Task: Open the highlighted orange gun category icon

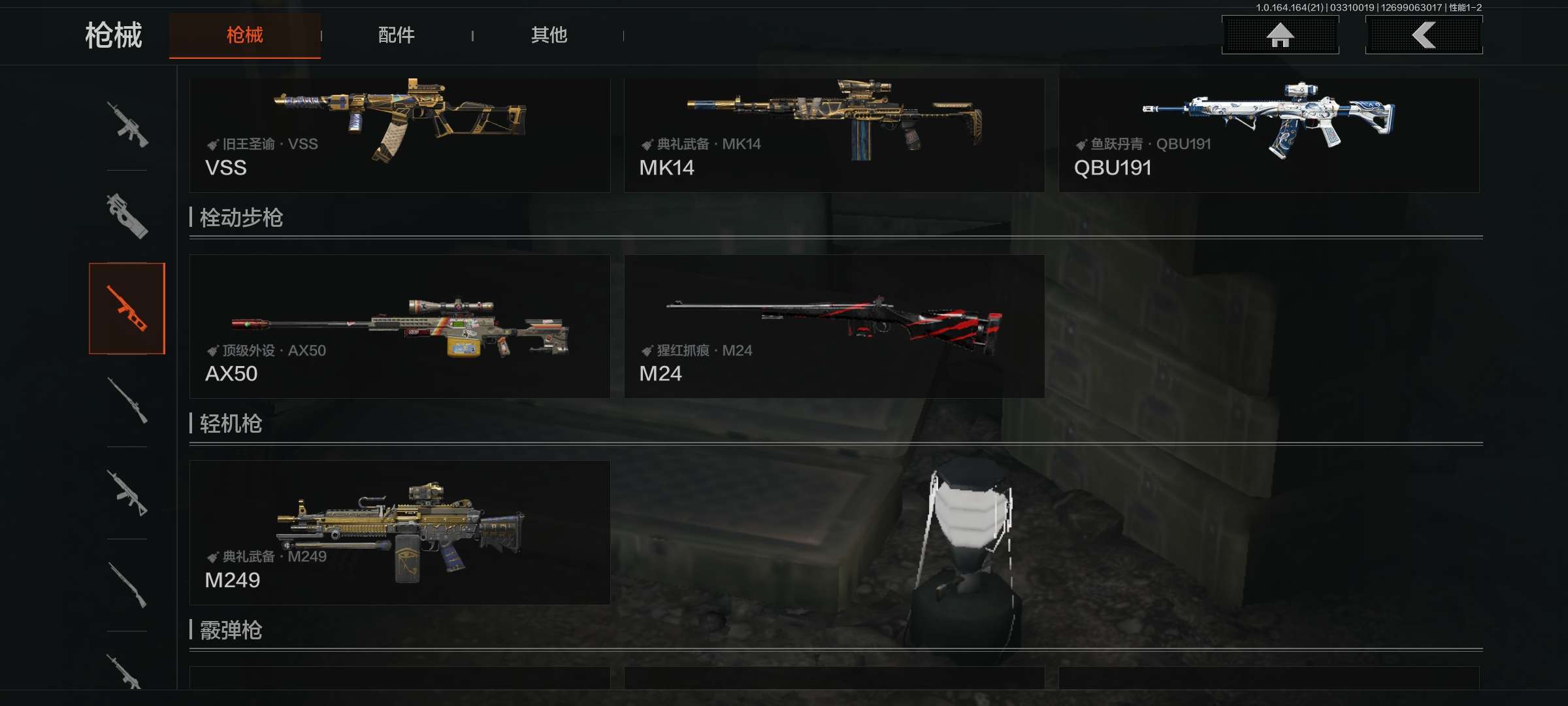Action: click(127, 309)
